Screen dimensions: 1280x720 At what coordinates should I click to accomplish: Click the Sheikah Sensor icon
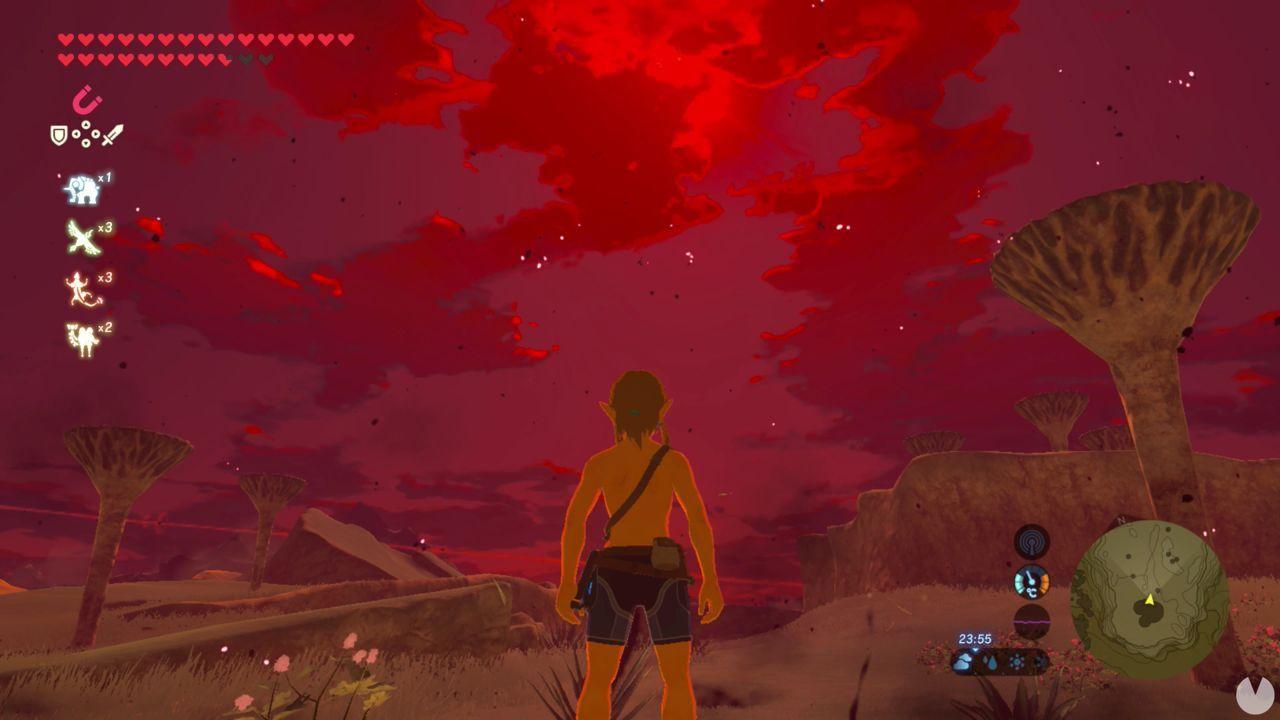pyautogui.click(x=1032, y=542)
